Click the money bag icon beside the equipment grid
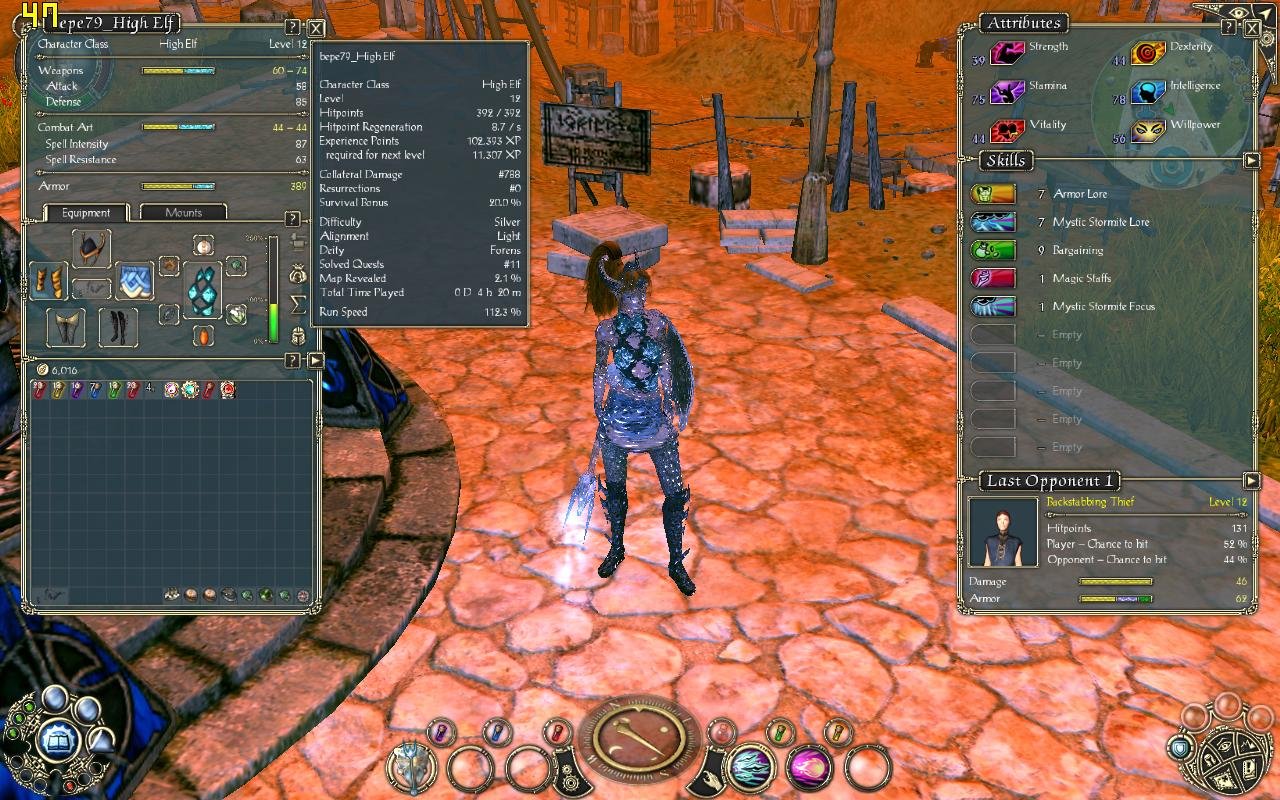Viewport: 1280px width, 800px height. [x=297, y=275]
